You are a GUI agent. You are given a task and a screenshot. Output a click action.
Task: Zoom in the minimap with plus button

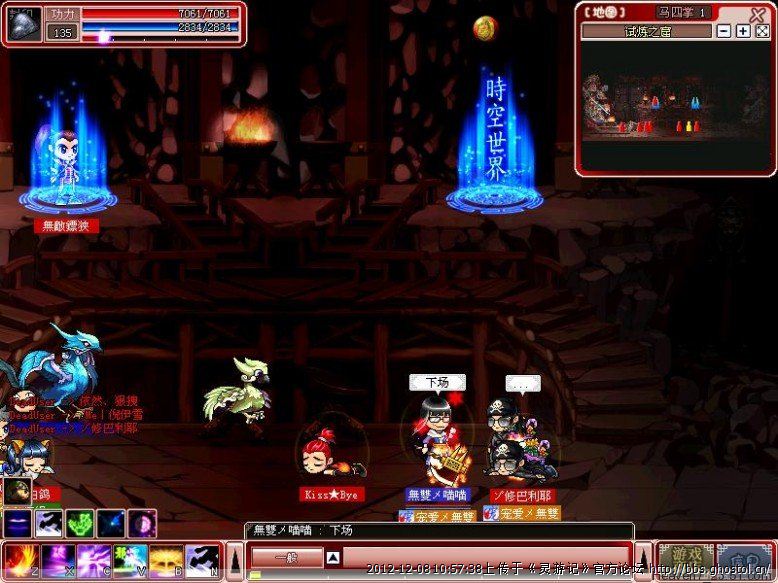743,31
